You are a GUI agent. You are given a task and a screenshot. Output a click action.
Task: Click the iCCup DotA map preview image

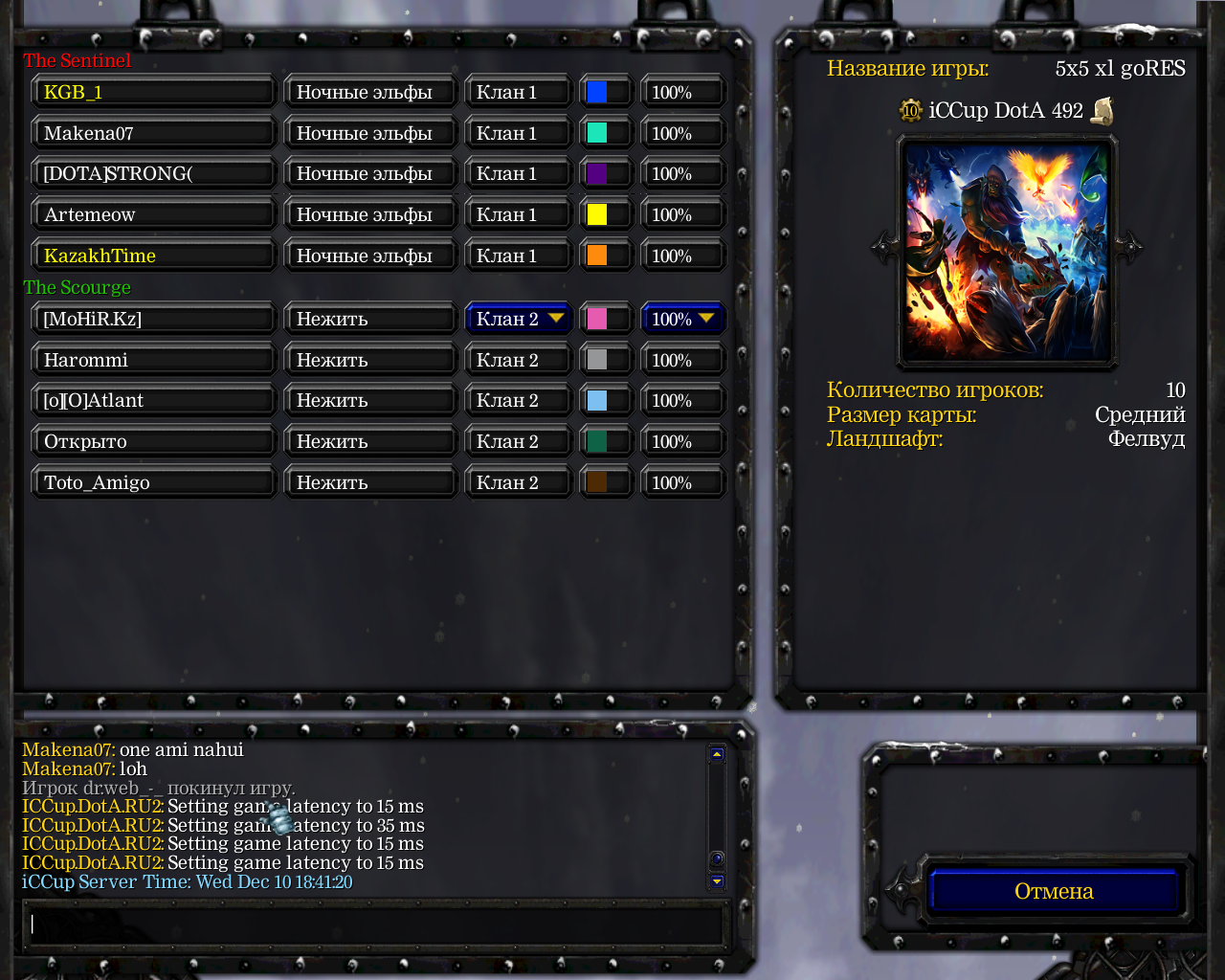point(1006,252)
